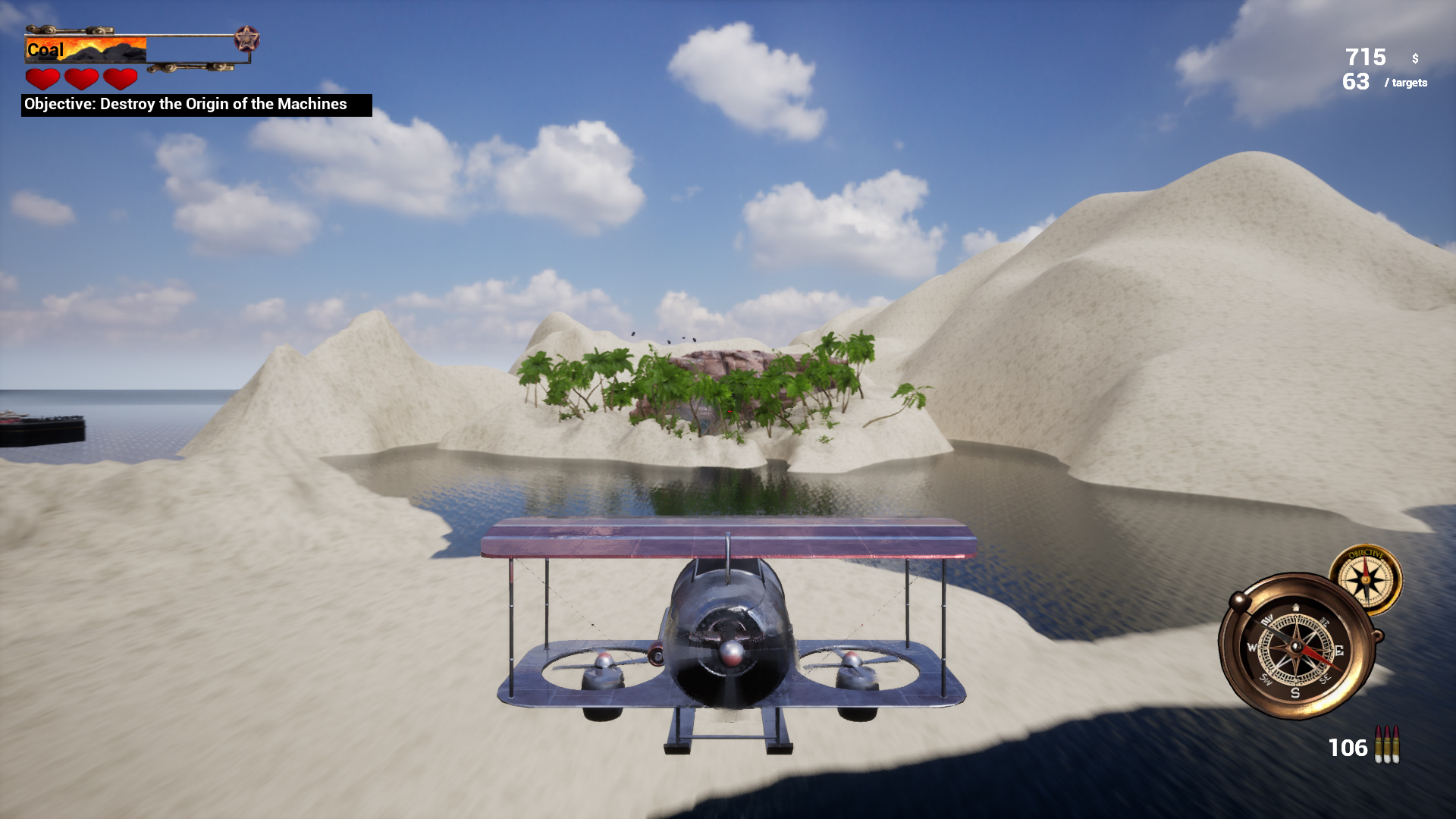Click the first red heart icon
Image resolution: width=1456 pixels, height=819 pixels.
[42, 78]
